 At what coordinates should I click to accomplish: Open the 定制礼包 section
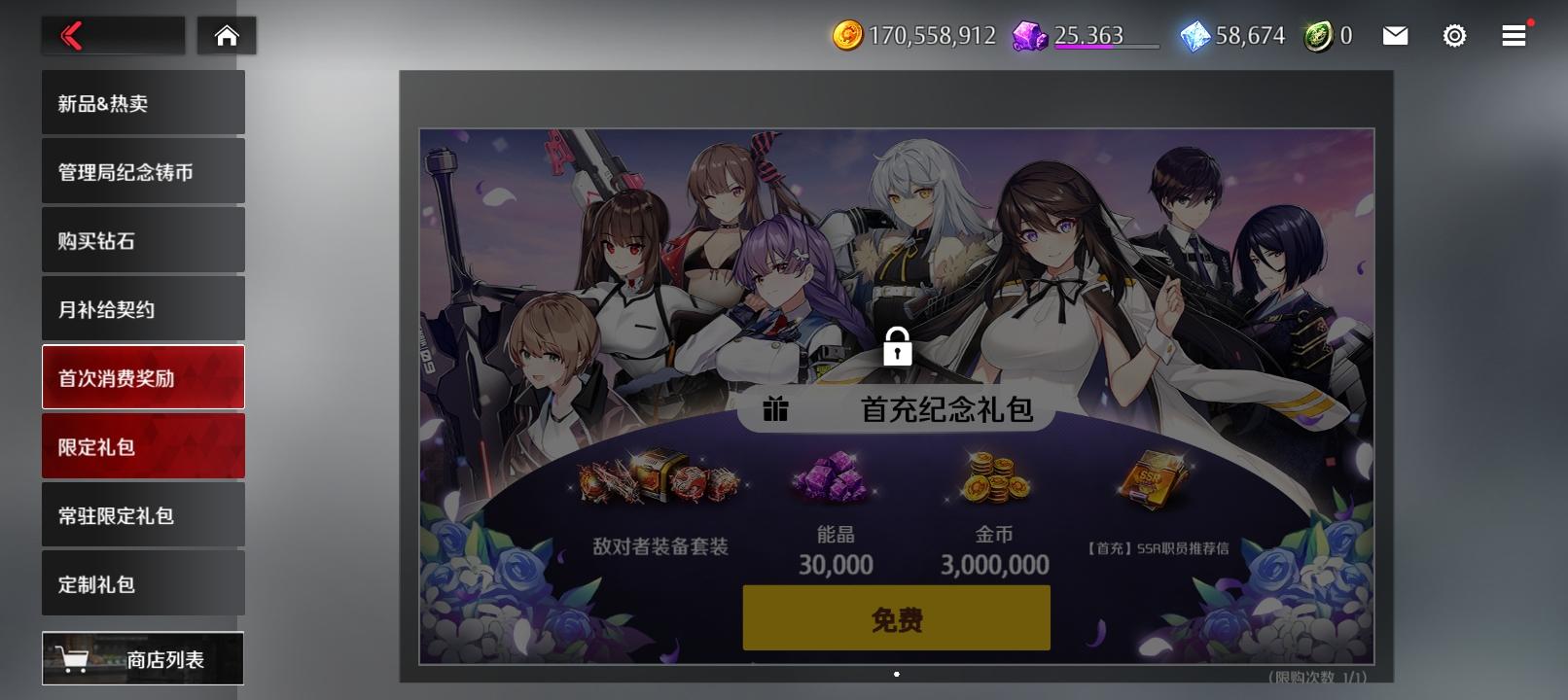point(142,582)
